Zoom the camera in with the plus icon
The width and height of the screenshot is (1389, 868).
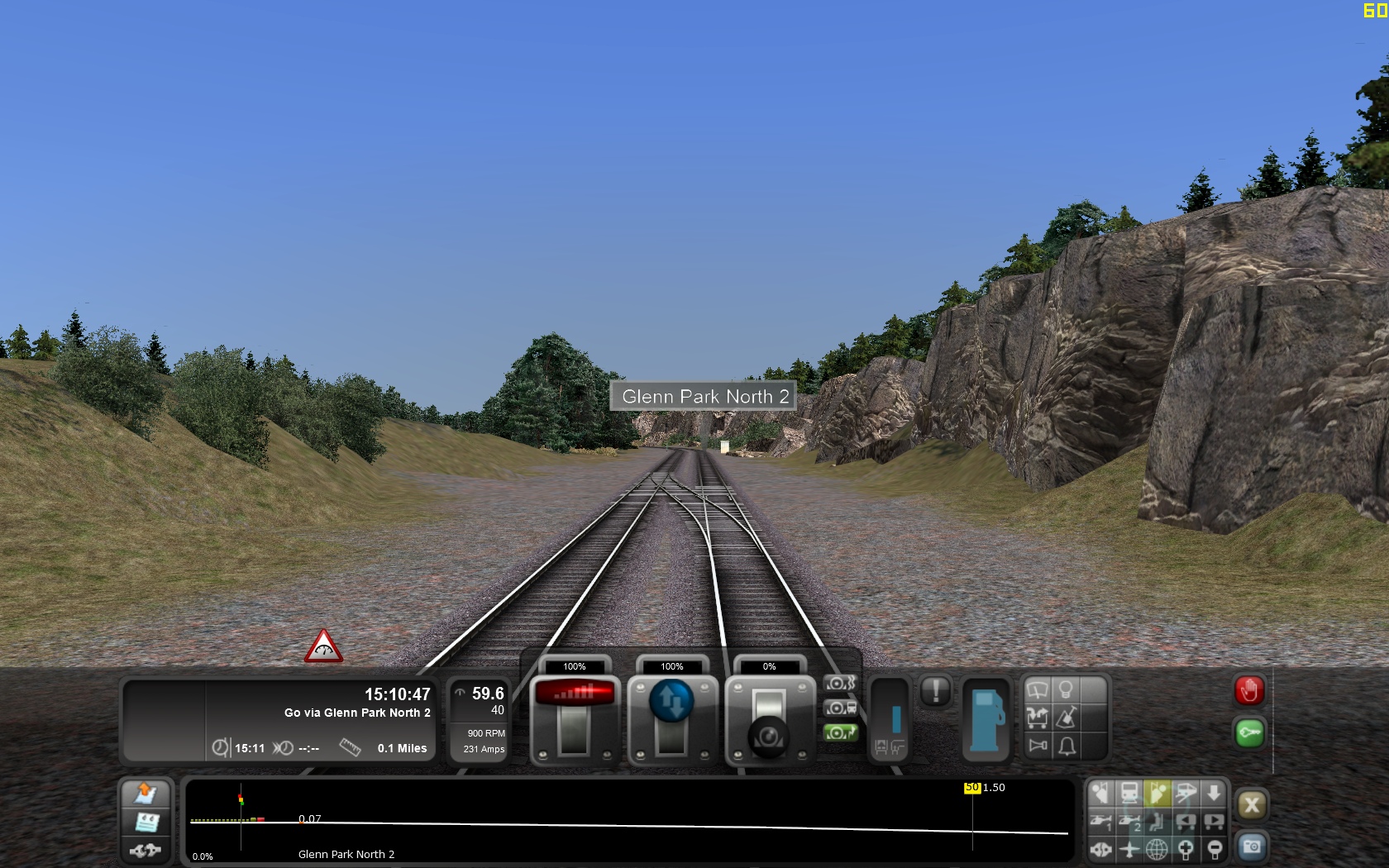(1187, 848)
